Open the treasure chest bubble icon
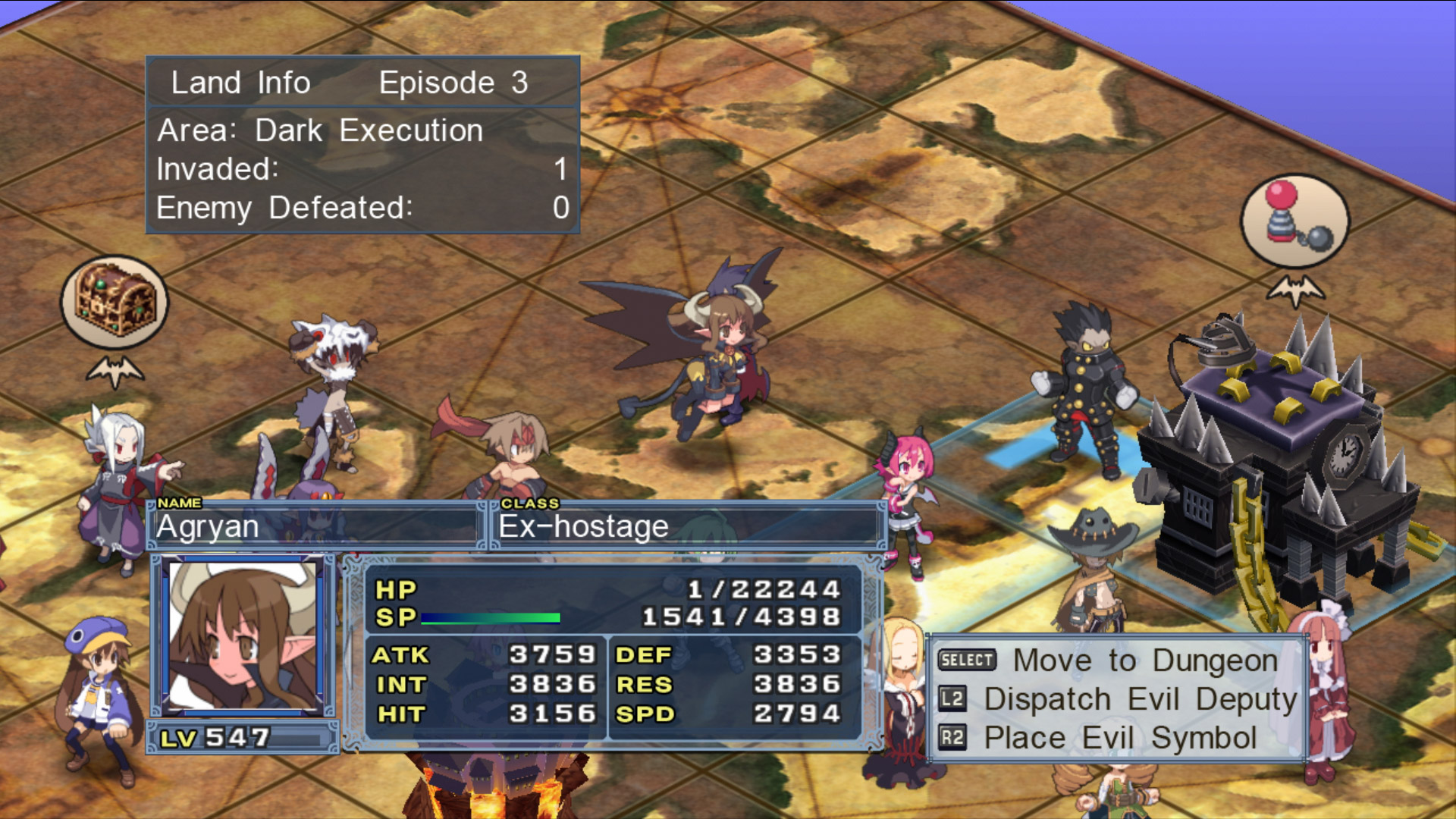The image size is (1456, 819). [115, 302]
